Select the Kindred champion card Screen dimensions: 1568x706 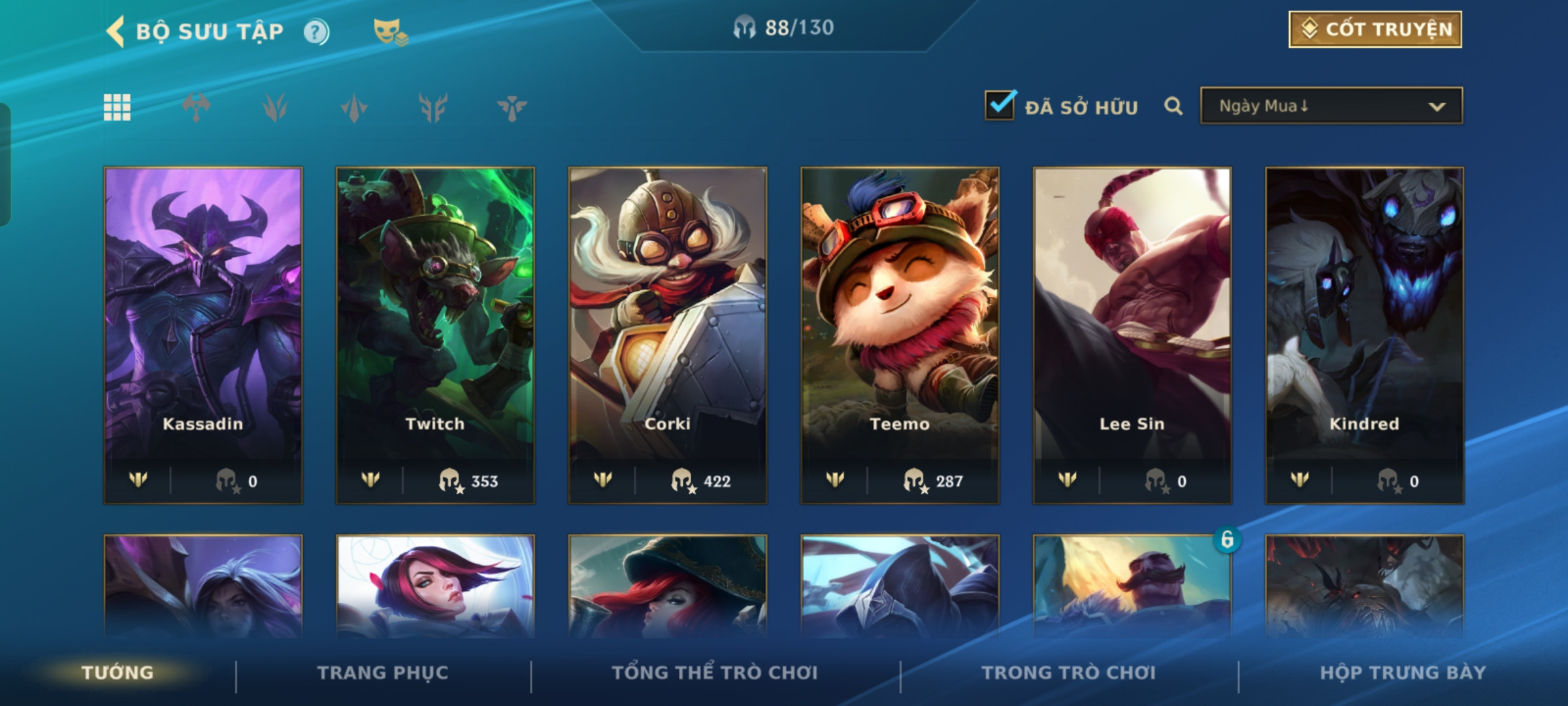[1364, 335]
